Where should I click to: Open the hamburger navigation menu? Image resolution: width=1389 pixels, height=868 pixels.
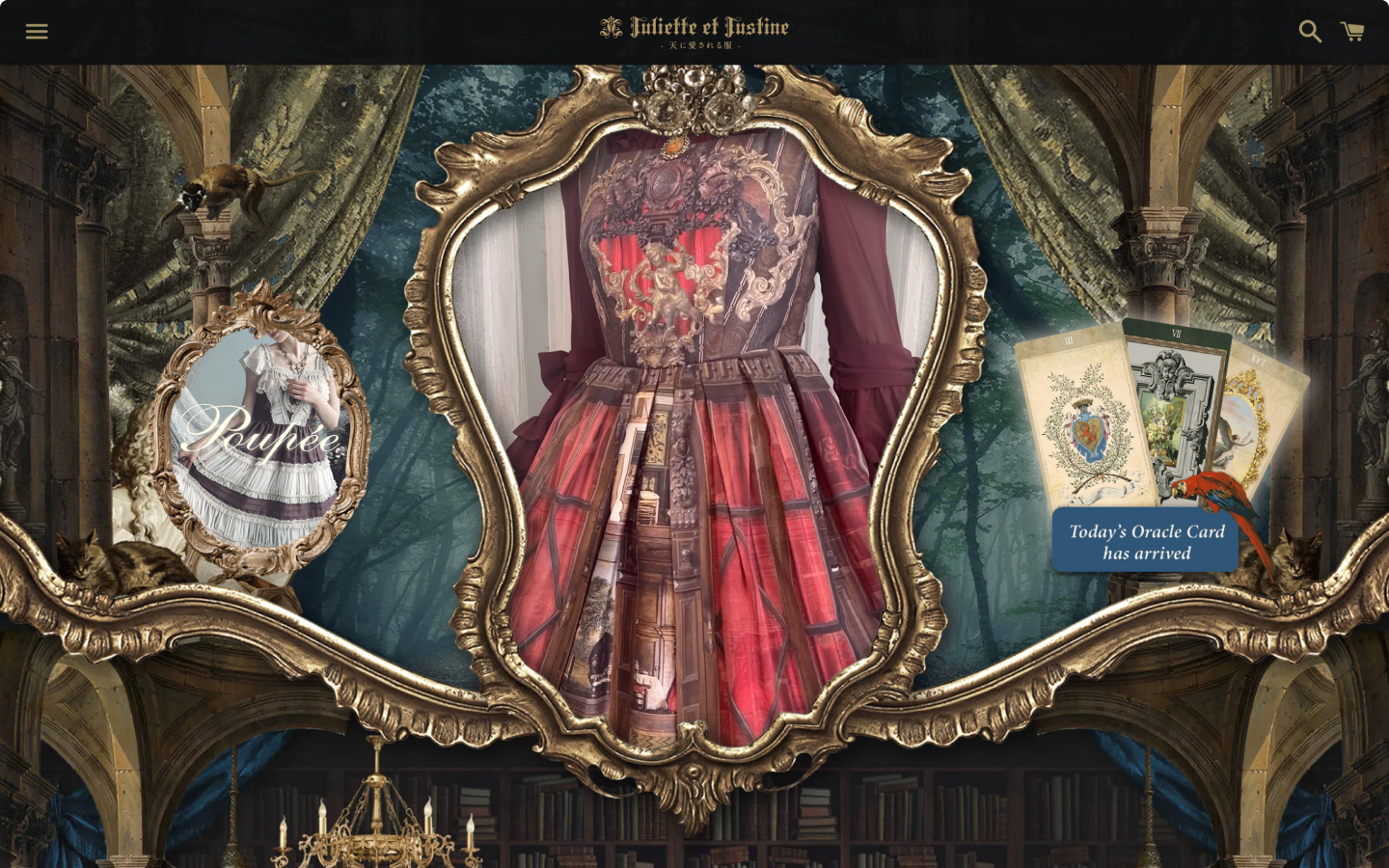tap(37, 32)
